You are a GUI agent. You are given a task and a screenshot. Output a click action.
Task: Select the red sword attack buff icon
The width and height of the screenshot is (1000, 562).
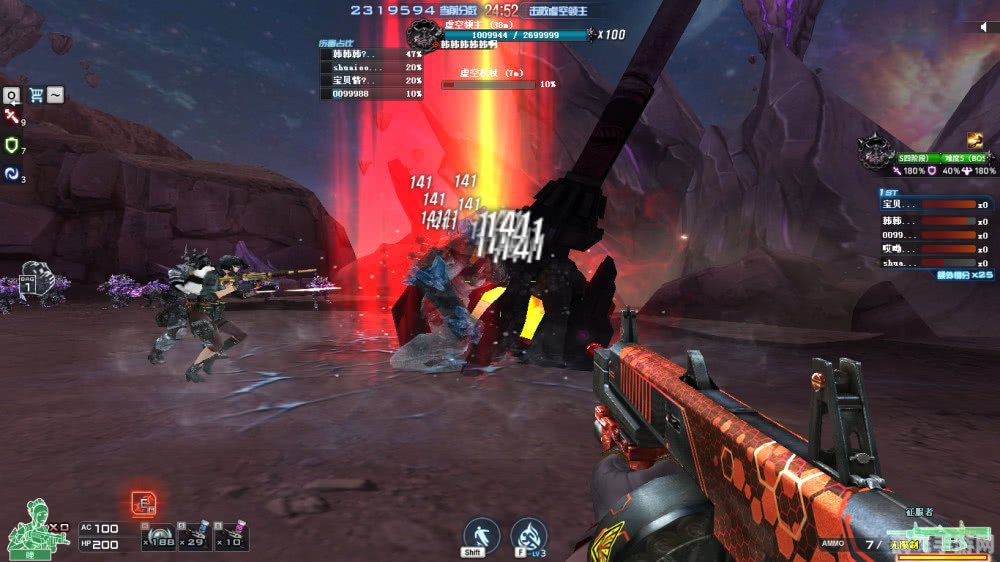click(12, 117)
